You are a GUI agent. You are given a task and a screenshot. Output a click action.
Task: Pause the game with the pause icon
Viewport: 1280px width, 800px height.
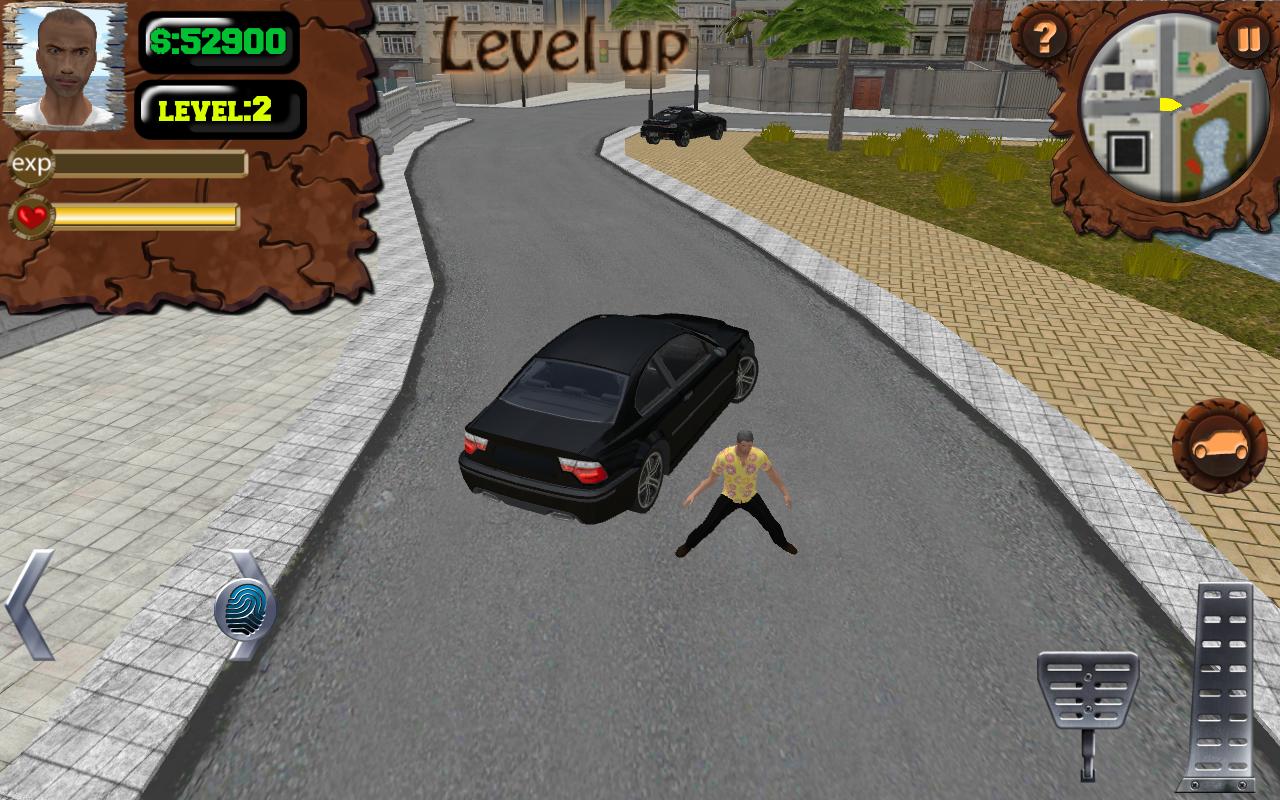coord(1247,40)
